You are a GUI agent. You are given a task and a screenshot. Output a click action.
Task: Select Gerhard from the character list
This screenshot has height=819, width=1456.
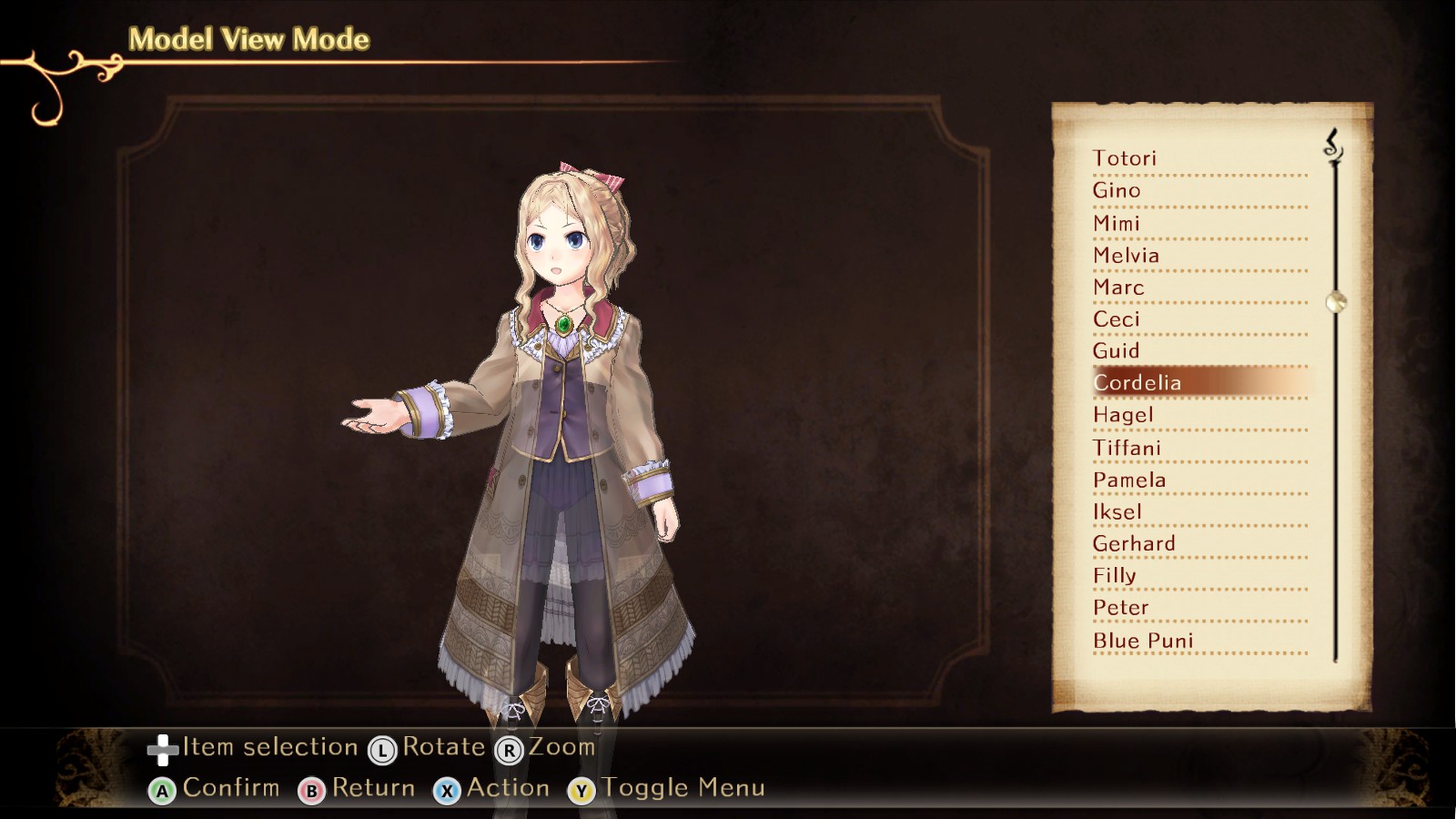click(x=1134, y=543)
